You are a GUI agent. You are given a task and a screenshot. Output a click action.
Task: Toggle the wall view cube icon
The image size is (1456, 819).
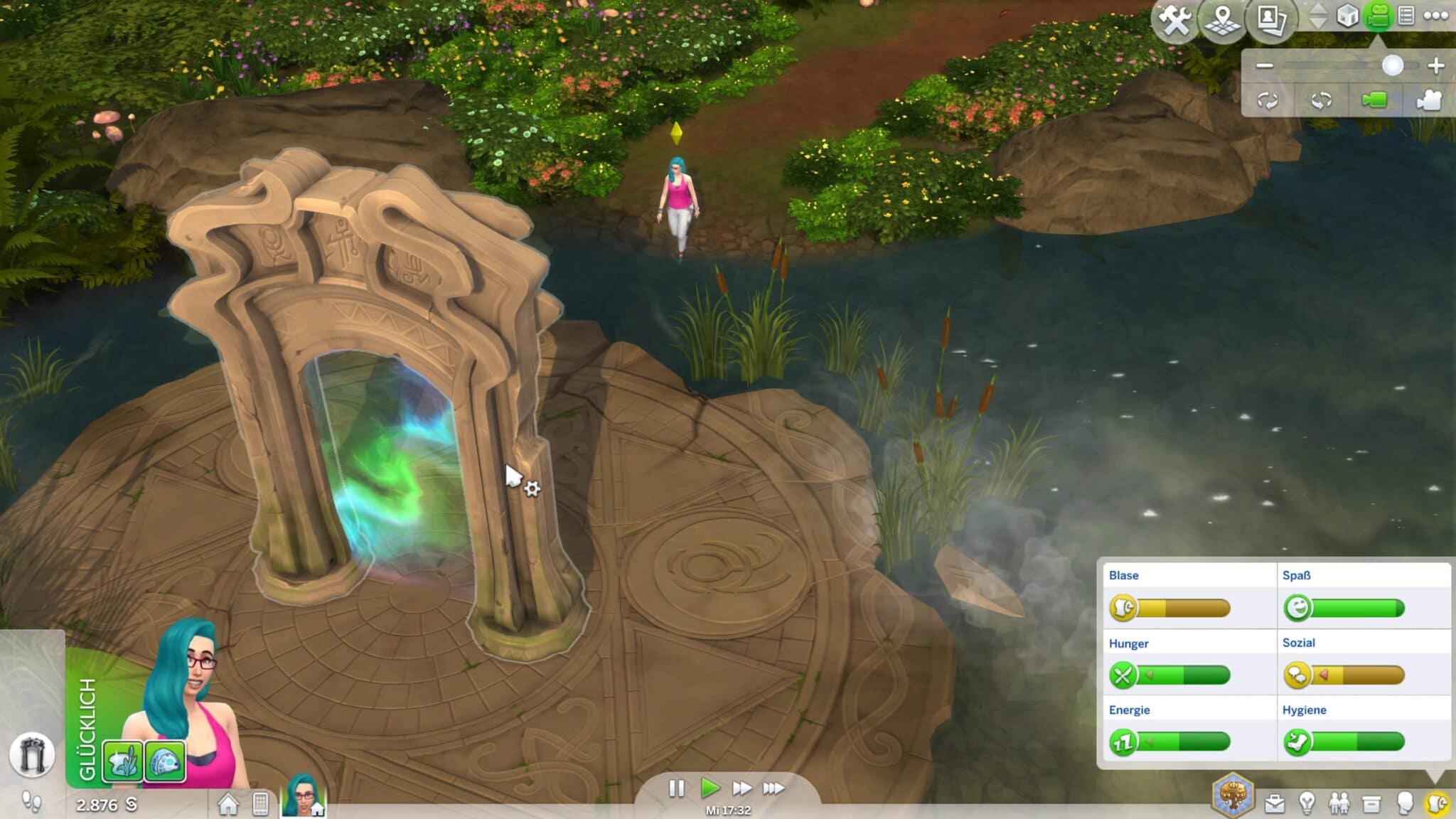(x=1347, y=16)
